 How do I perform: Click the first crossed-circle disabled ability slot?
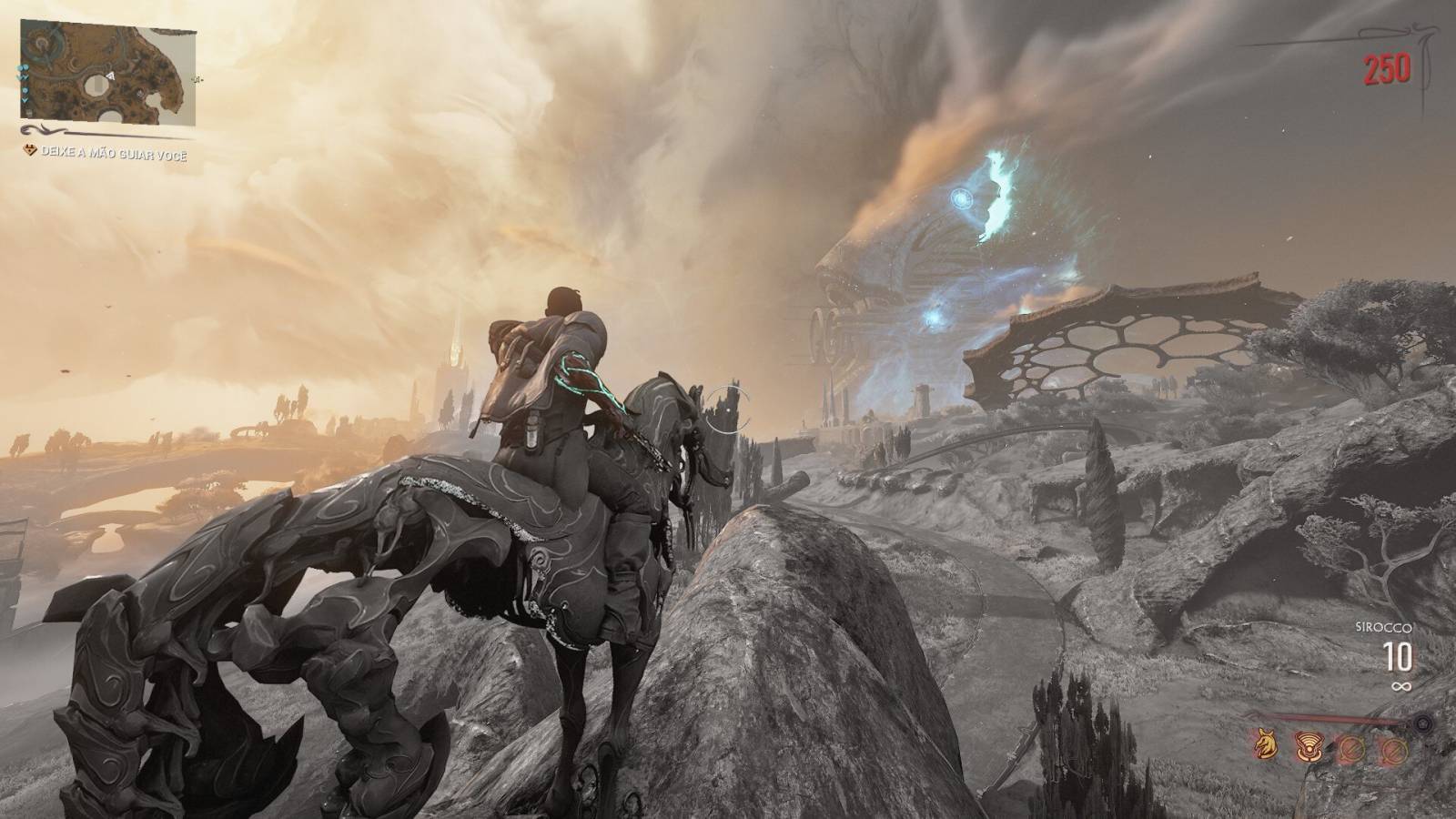[1352, 749]
